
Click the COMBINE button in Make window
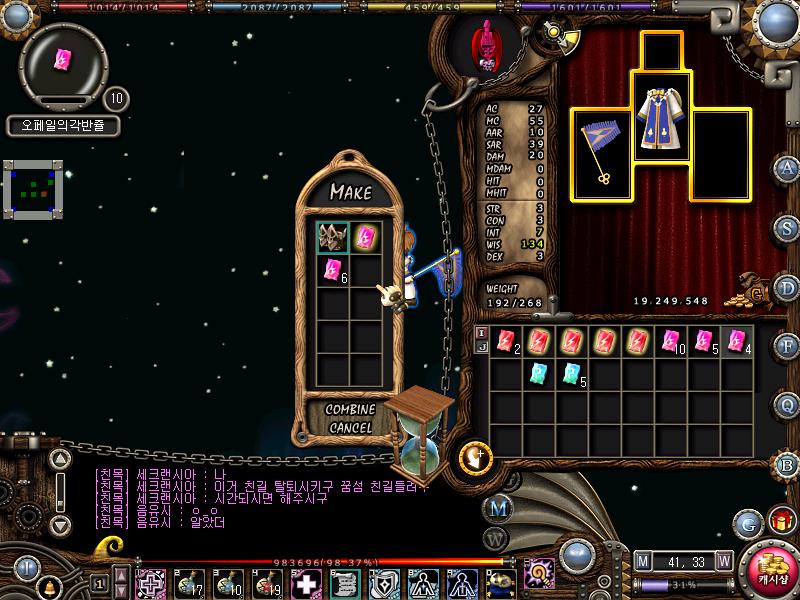[350, 410]
